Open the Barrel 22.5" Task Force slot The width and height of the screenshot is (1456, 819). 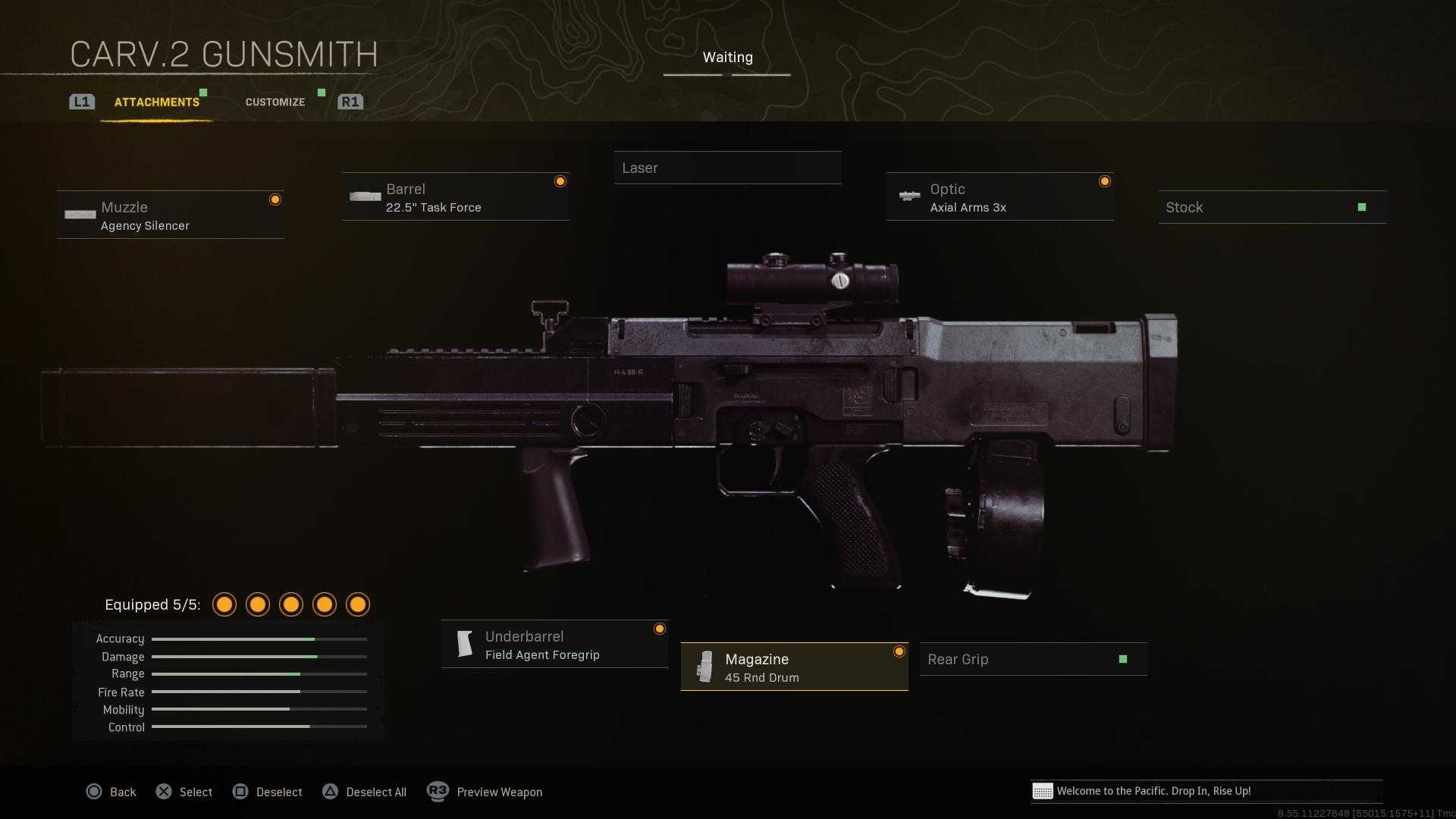click(x=455, y=197)
